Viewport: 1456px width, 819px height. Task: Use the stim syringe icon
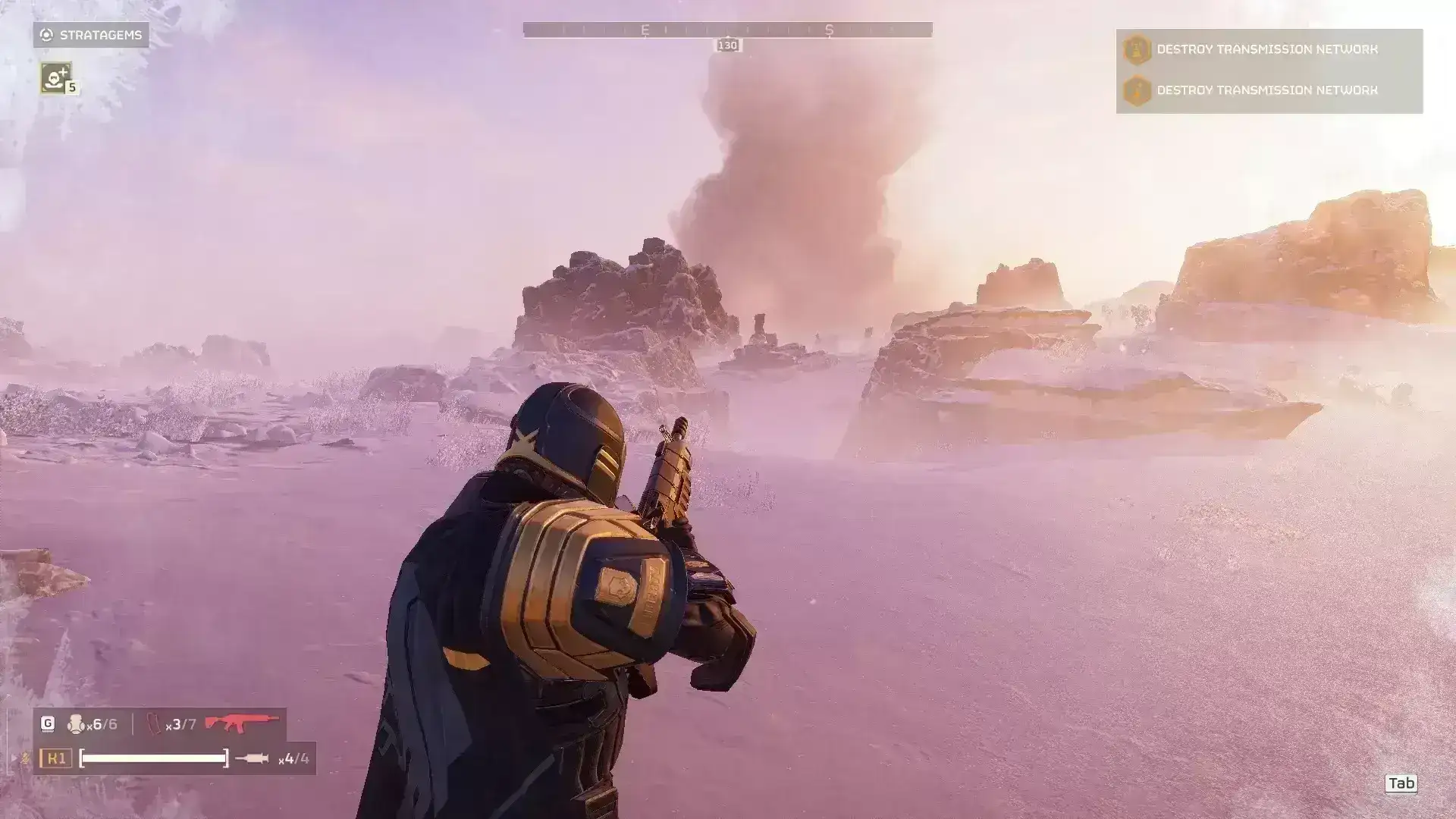[252, 758]
